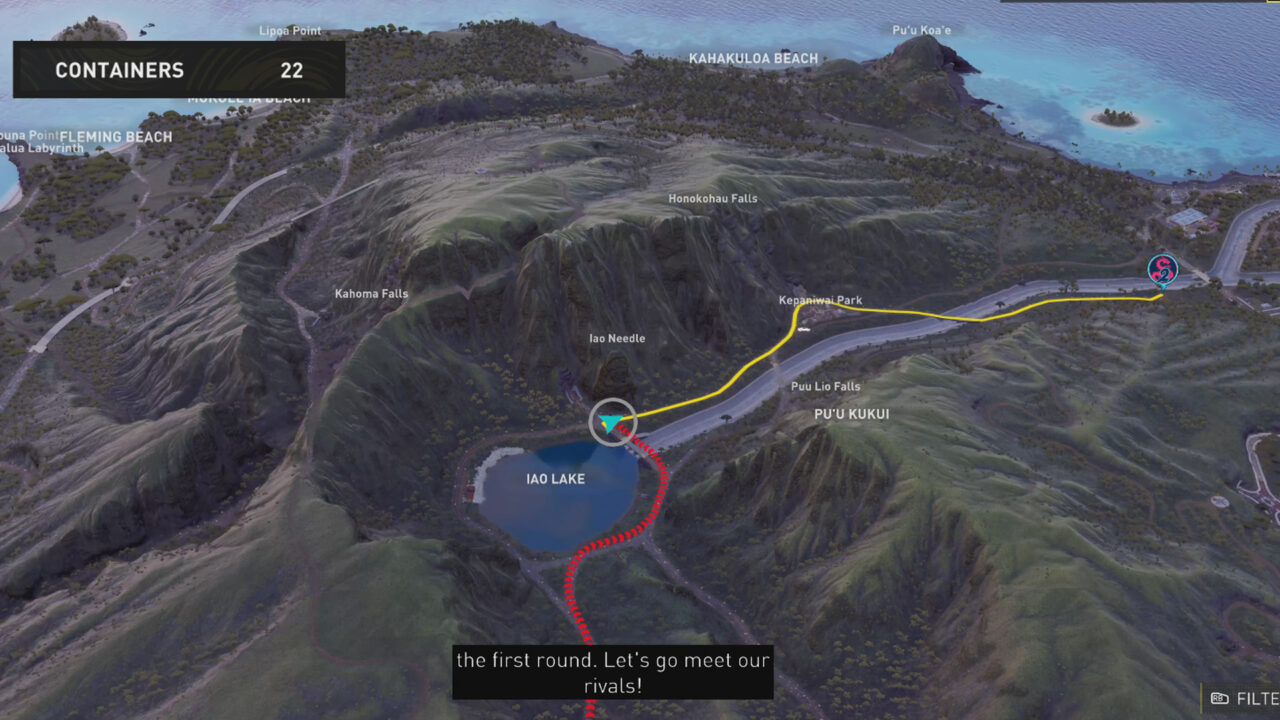Viewport: 1280px width, 720px height.
Task: Click the KAHAKULOA BEACH region name
Action: tap(751, 58)
